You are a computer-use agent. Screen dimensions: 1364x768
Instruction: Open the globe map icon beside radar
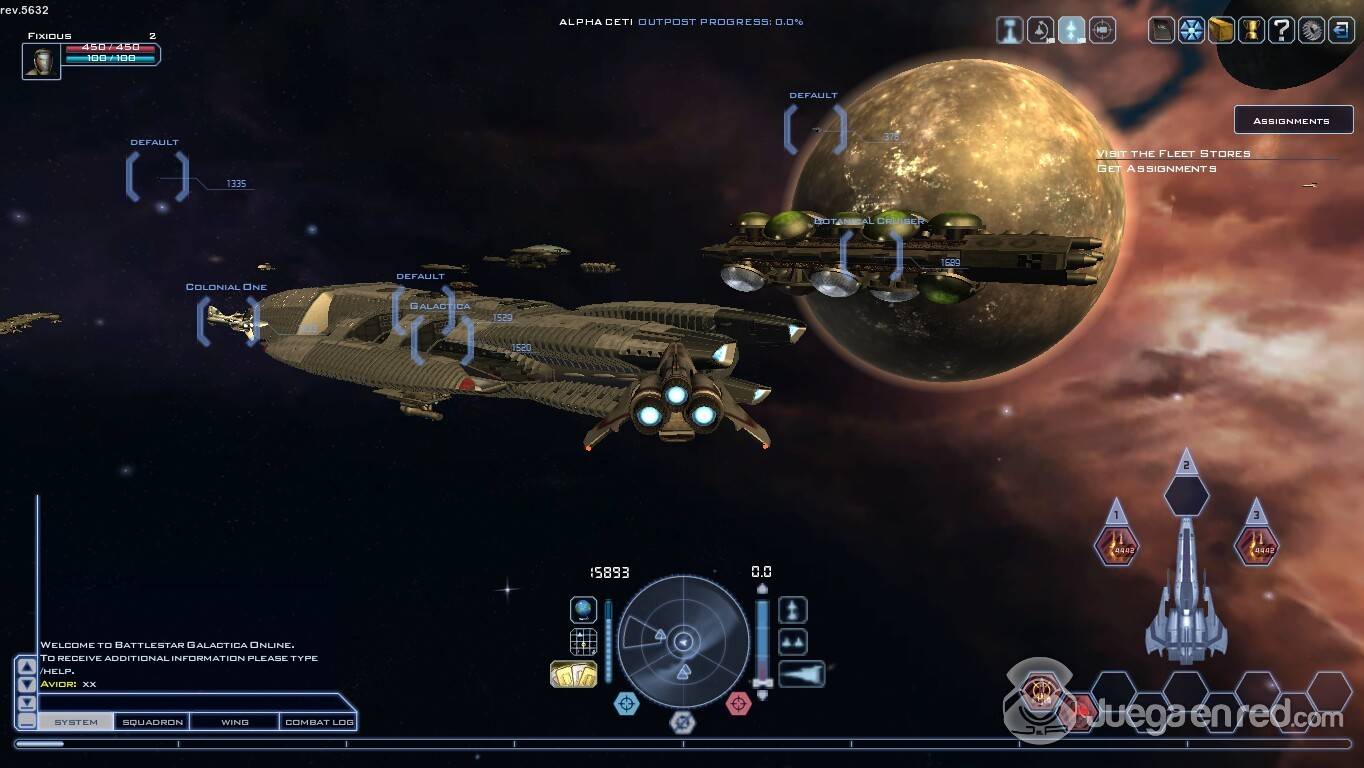coord(583,609)
